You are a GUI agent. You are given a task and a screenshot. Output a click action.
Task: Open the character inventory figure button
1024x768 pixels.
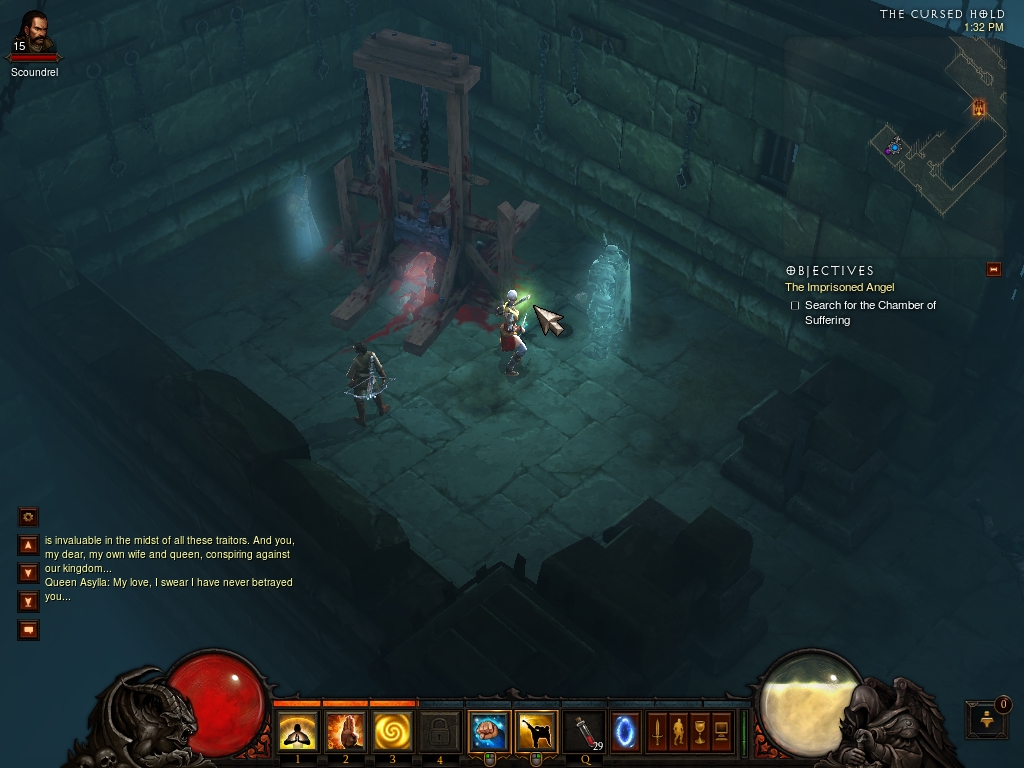678,732
